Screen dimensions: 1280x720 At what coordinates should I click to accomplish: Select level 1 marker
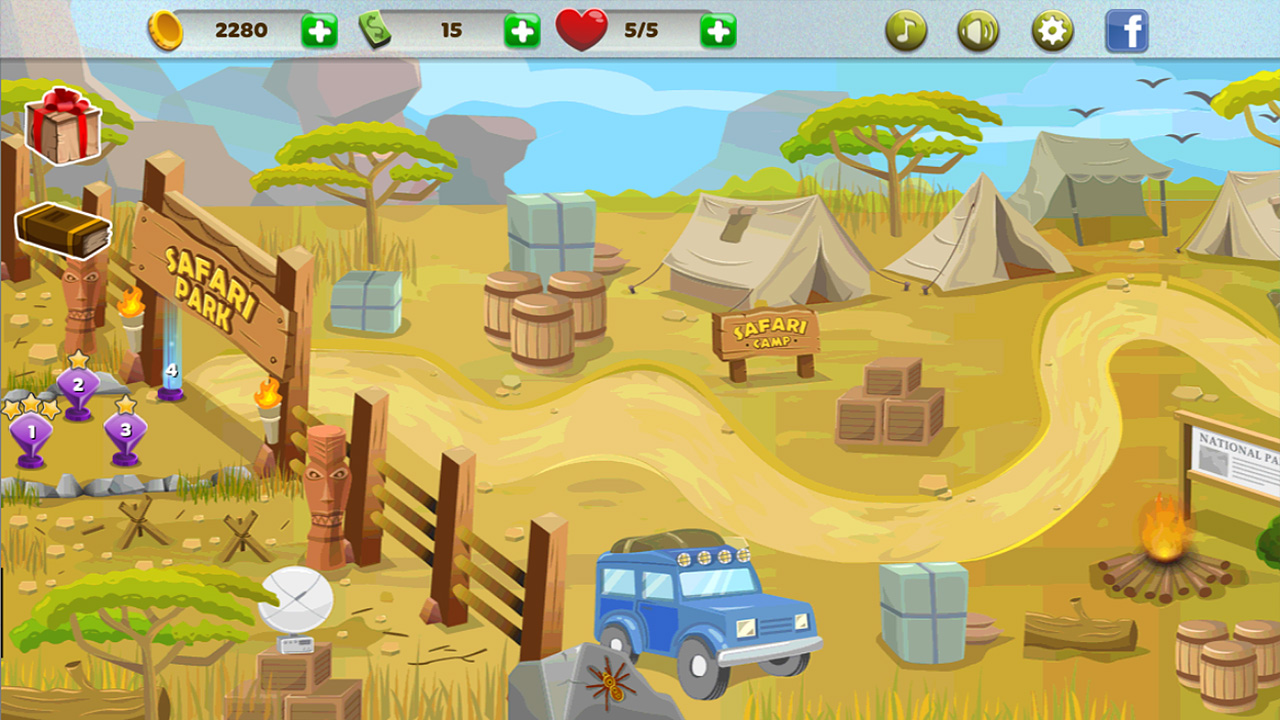click(x=32, y=432)
